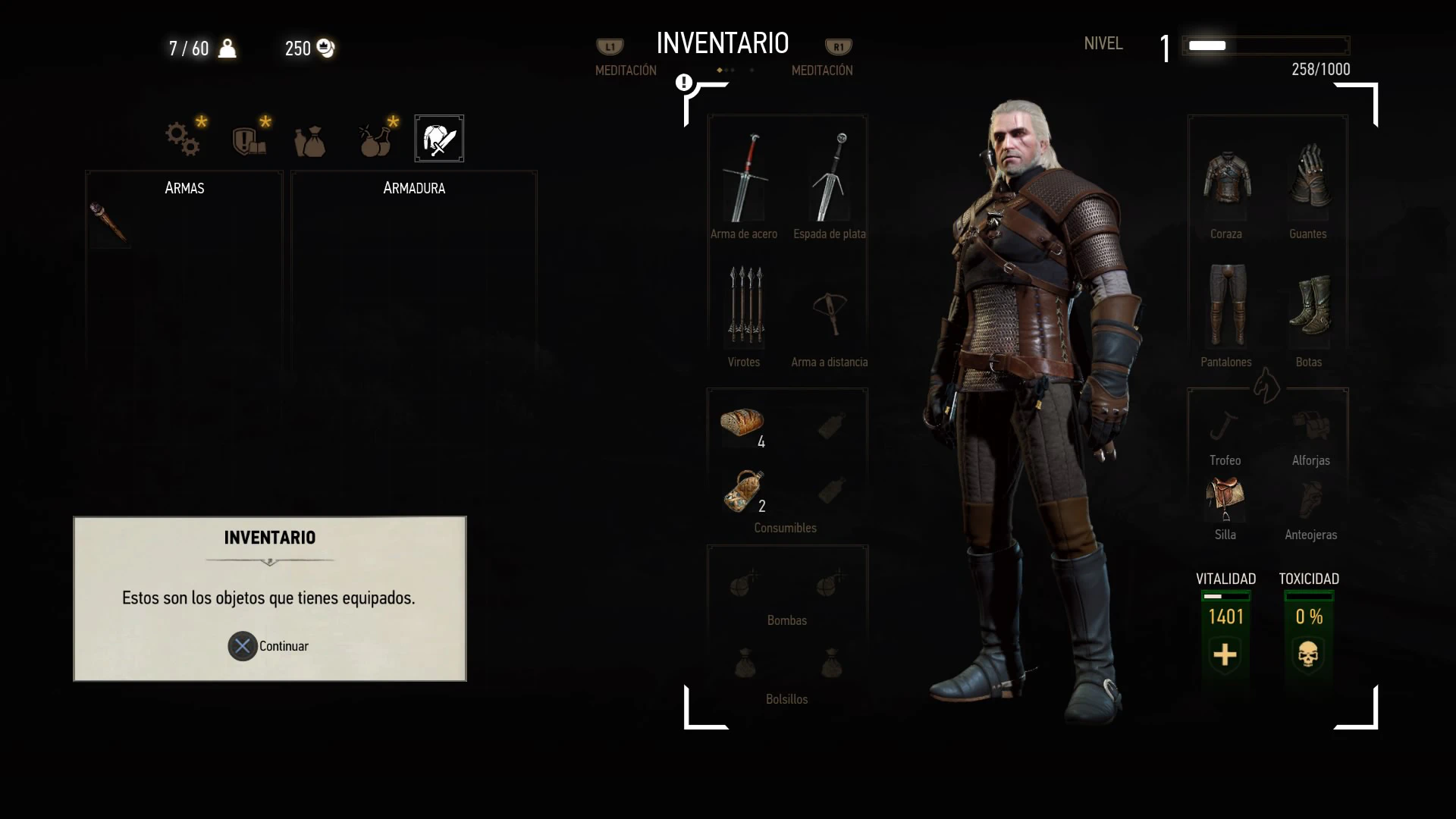The image size is (1456, 819).
Task: Select the Virotes crossbow bolts slot
Action: (745, 306)
